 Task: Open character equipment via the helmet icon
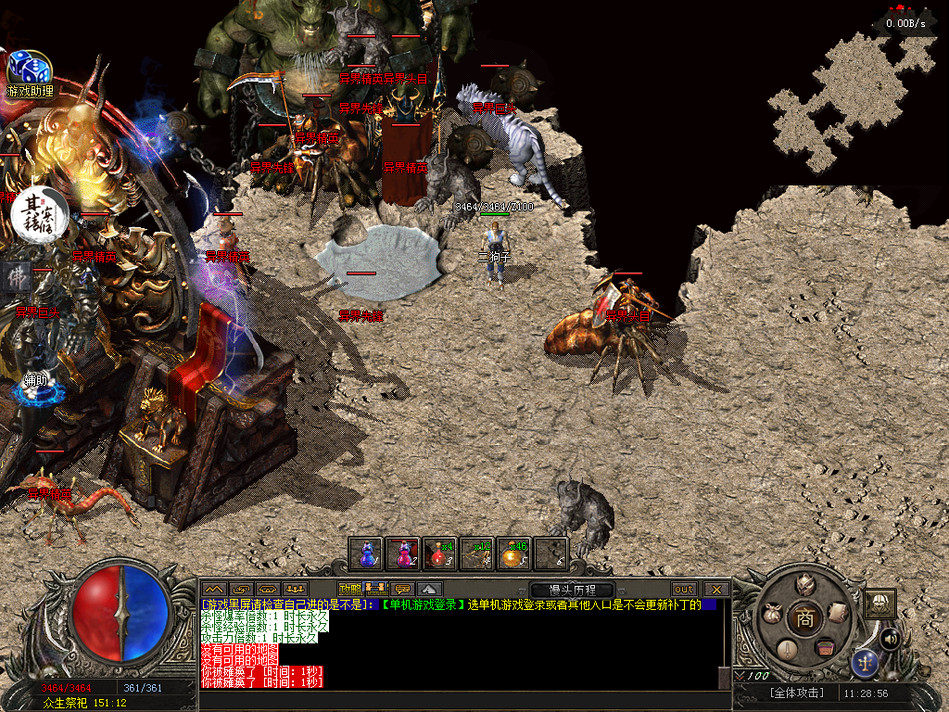point(804,585)
